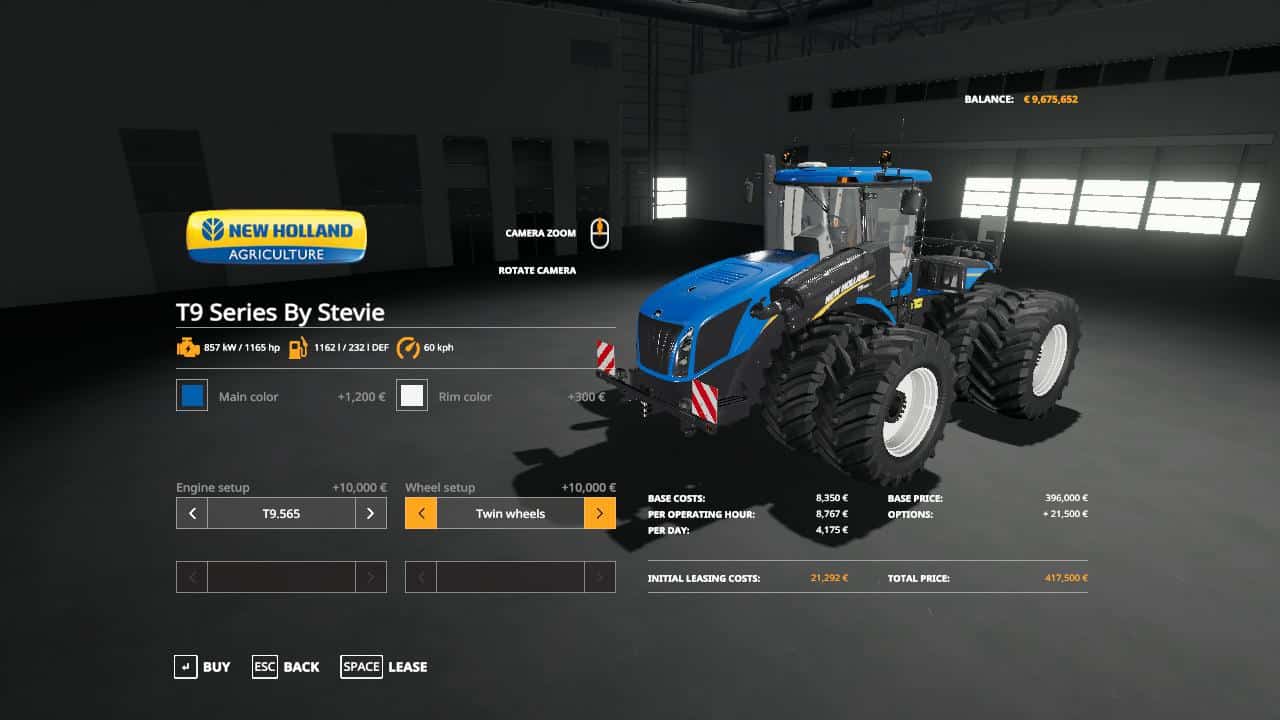1280x720 pixels.
Task: Click the white Rim color swatch
Action: (x=412, y=396)
